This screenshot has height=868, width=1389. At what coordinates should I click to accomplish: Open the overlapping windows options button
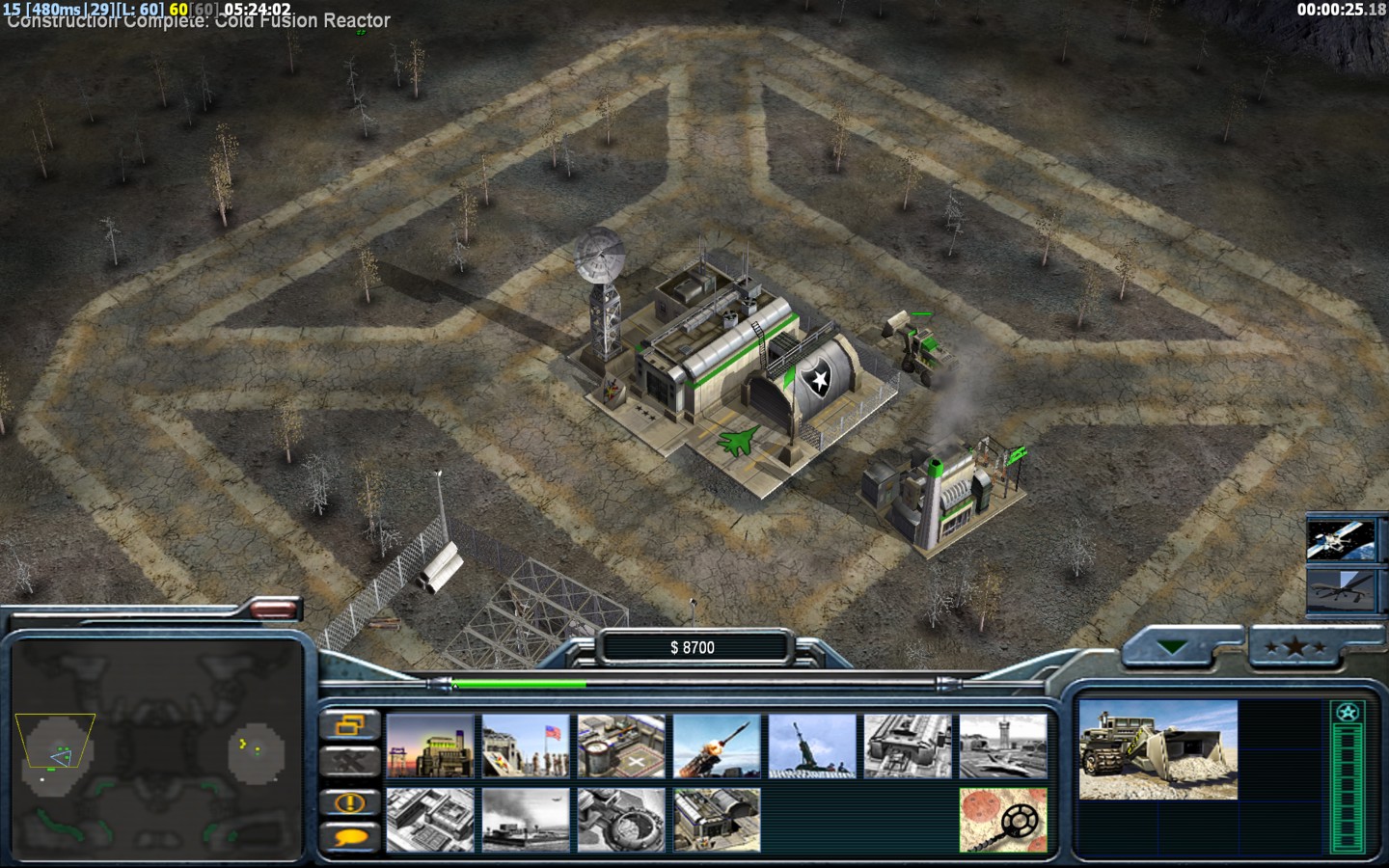(x=347, y=724)
